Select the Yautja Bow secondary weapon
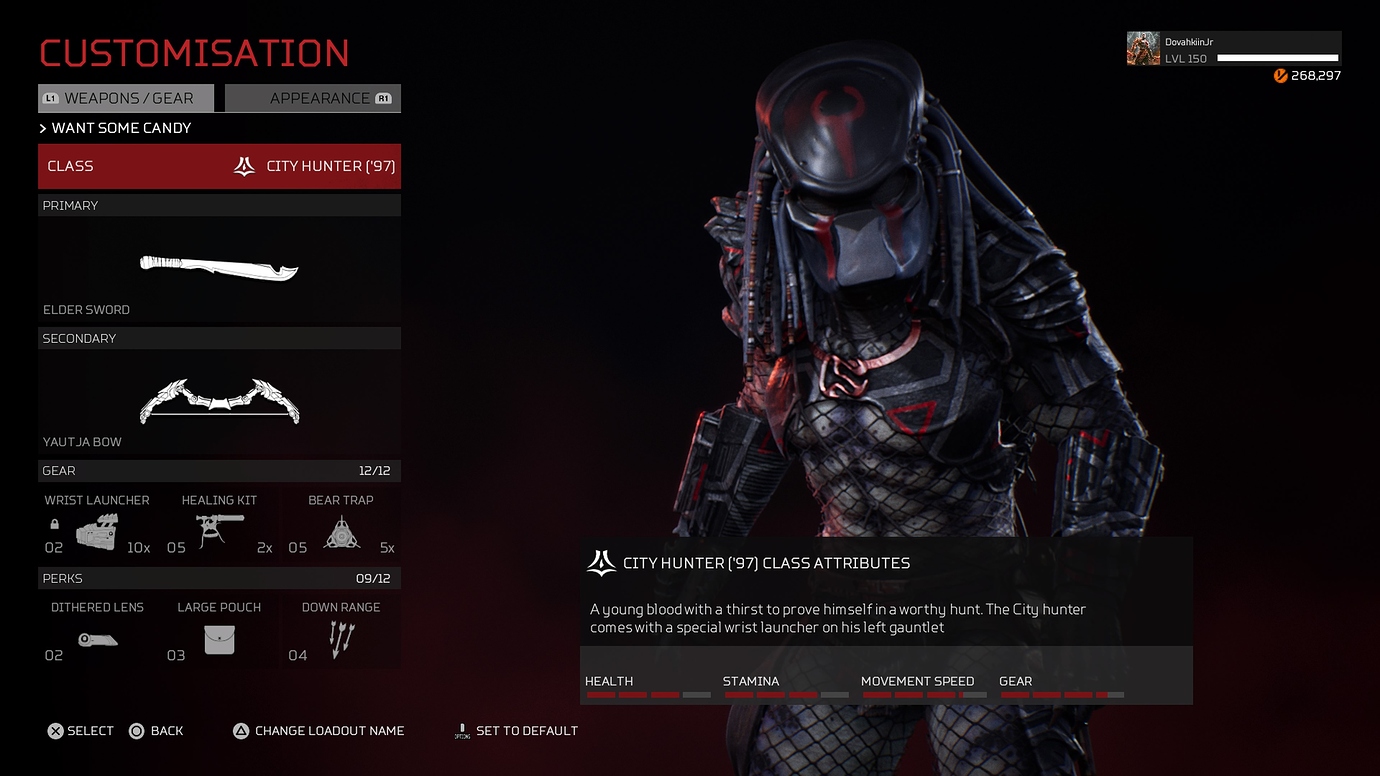The width and height of the screenshot is (1380, 776). coord(222,400)
